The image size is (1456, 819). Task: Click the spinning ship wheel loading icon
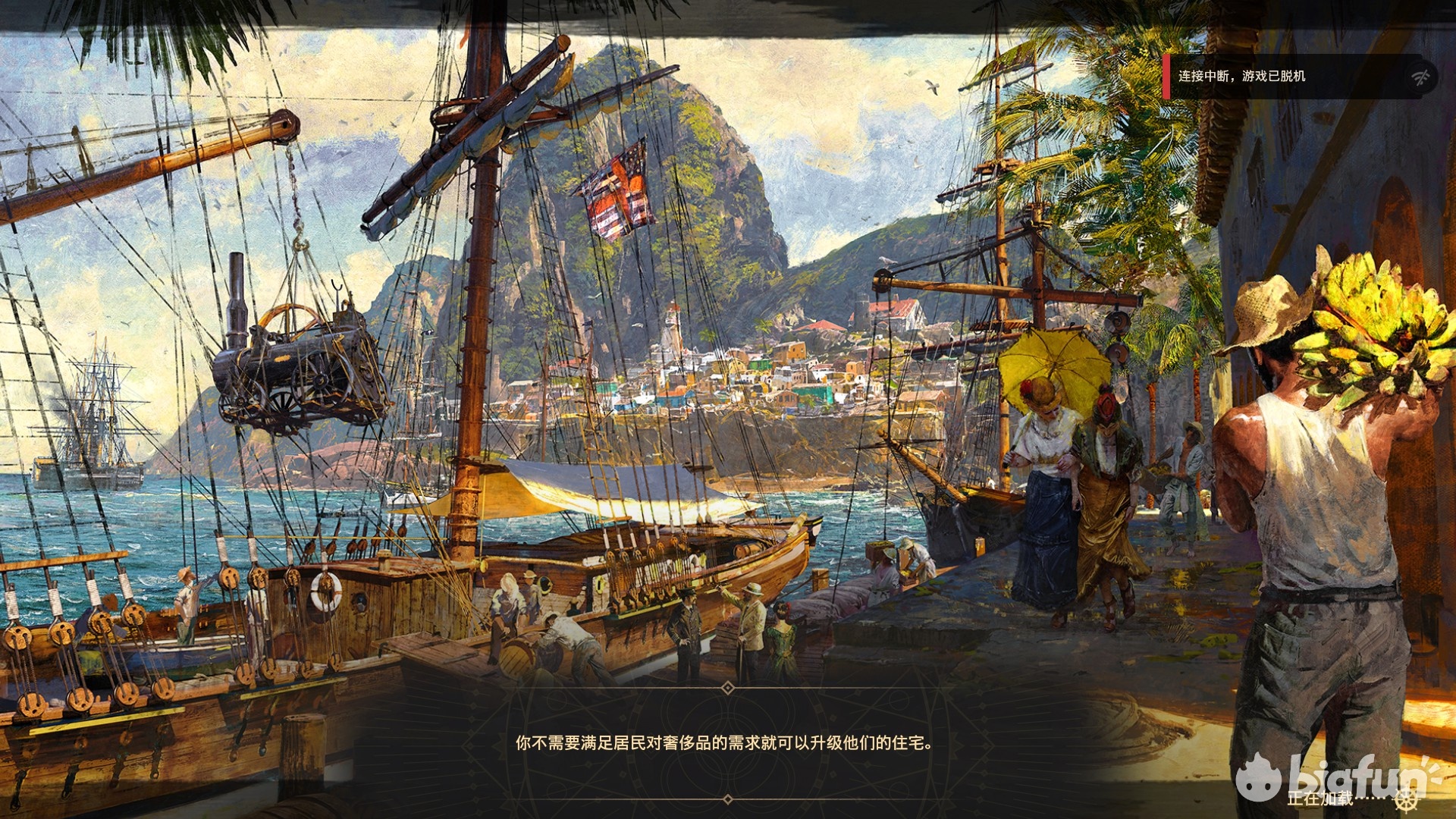[x=1407, y=802]
